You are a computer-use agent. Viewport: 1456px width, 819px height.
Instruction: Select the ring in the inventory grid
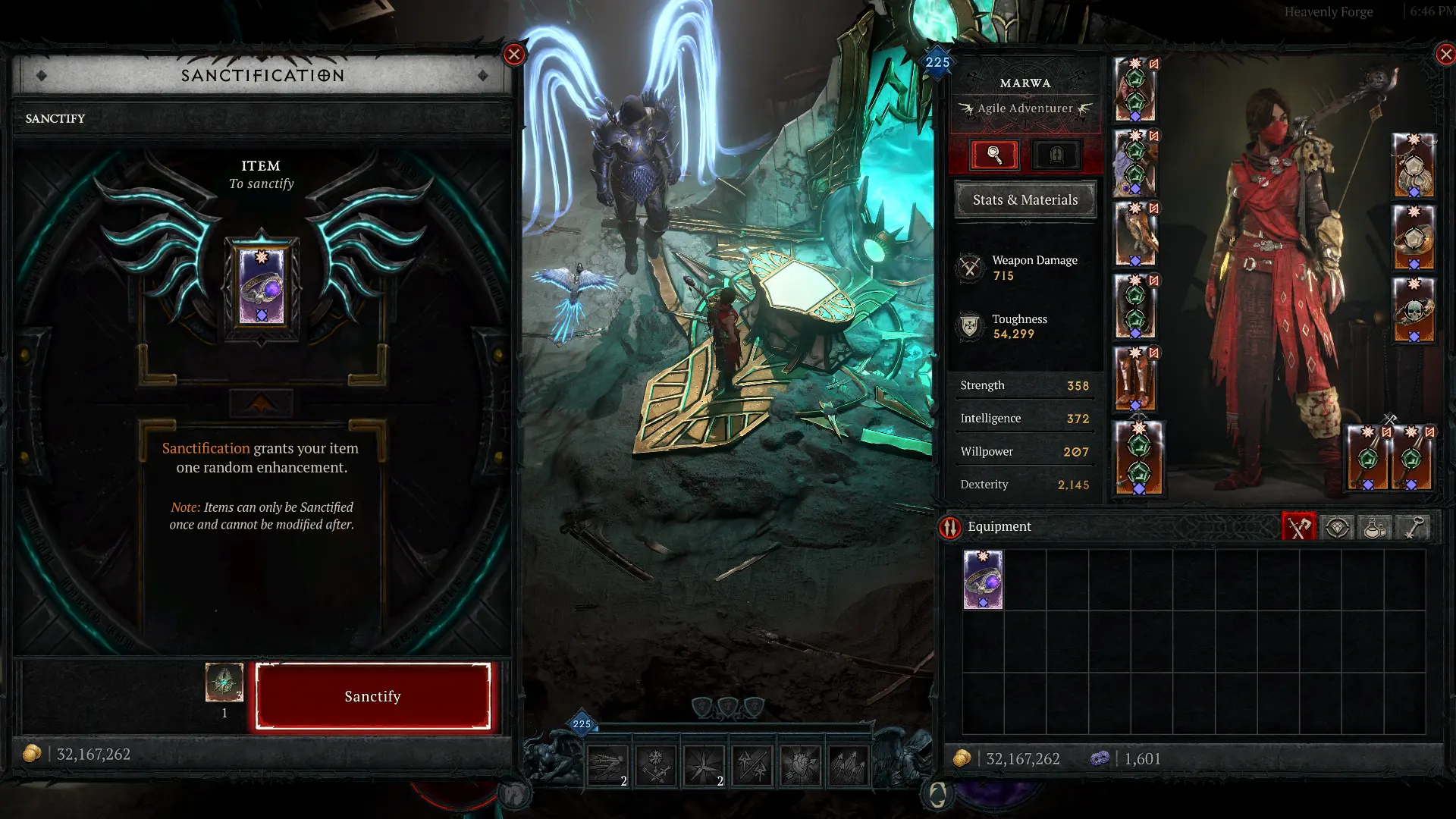pos(983,580)
